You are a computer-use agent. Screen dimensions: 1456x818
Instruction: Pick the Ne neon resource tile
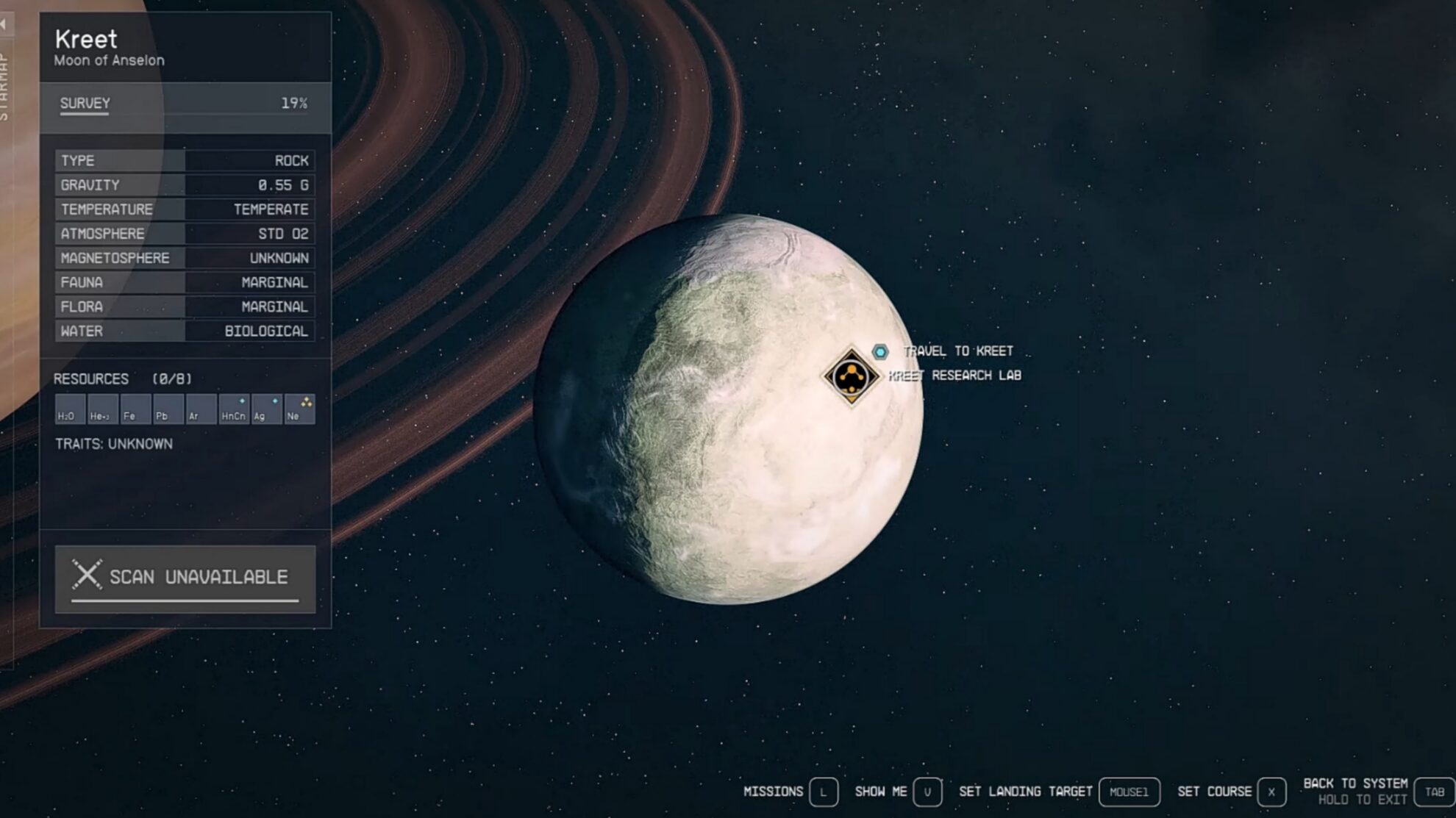(x=299, y=409)
